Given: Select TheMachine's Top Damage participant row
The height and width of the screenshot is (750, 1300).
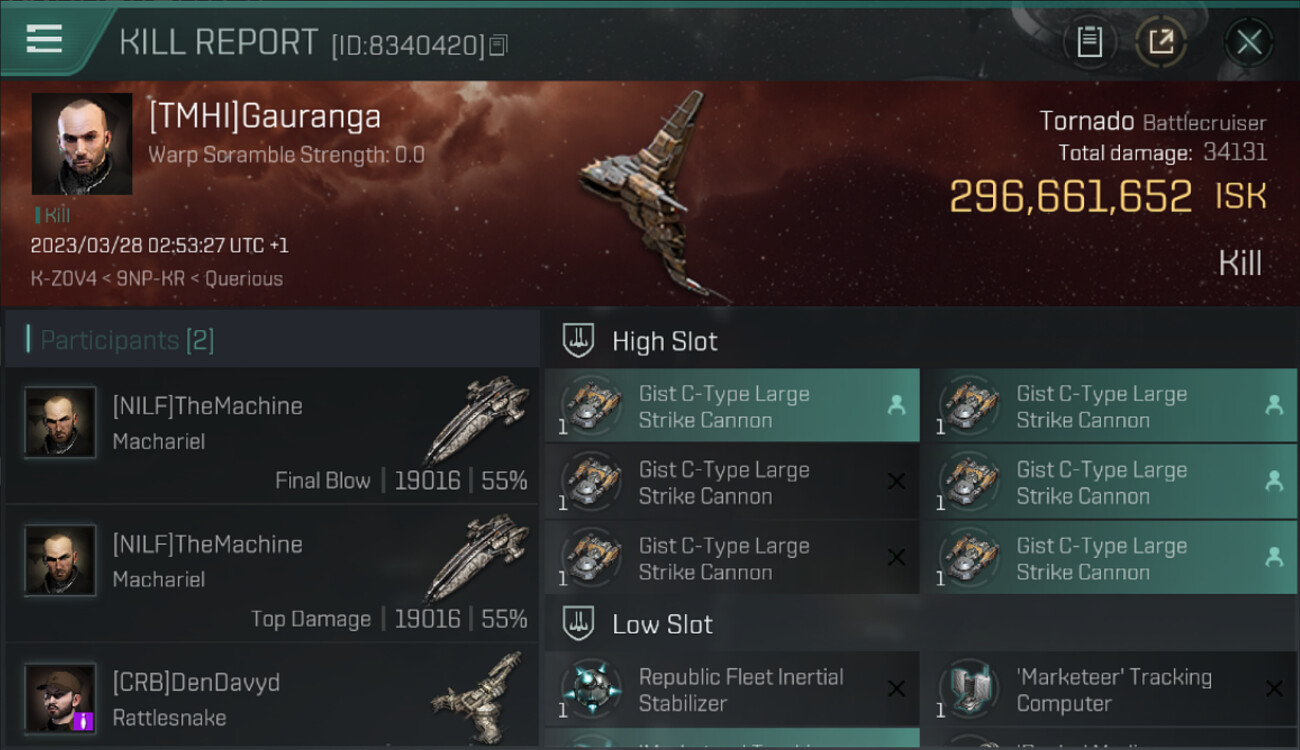Looking at the screenshot, I should (x=272, y=574).
